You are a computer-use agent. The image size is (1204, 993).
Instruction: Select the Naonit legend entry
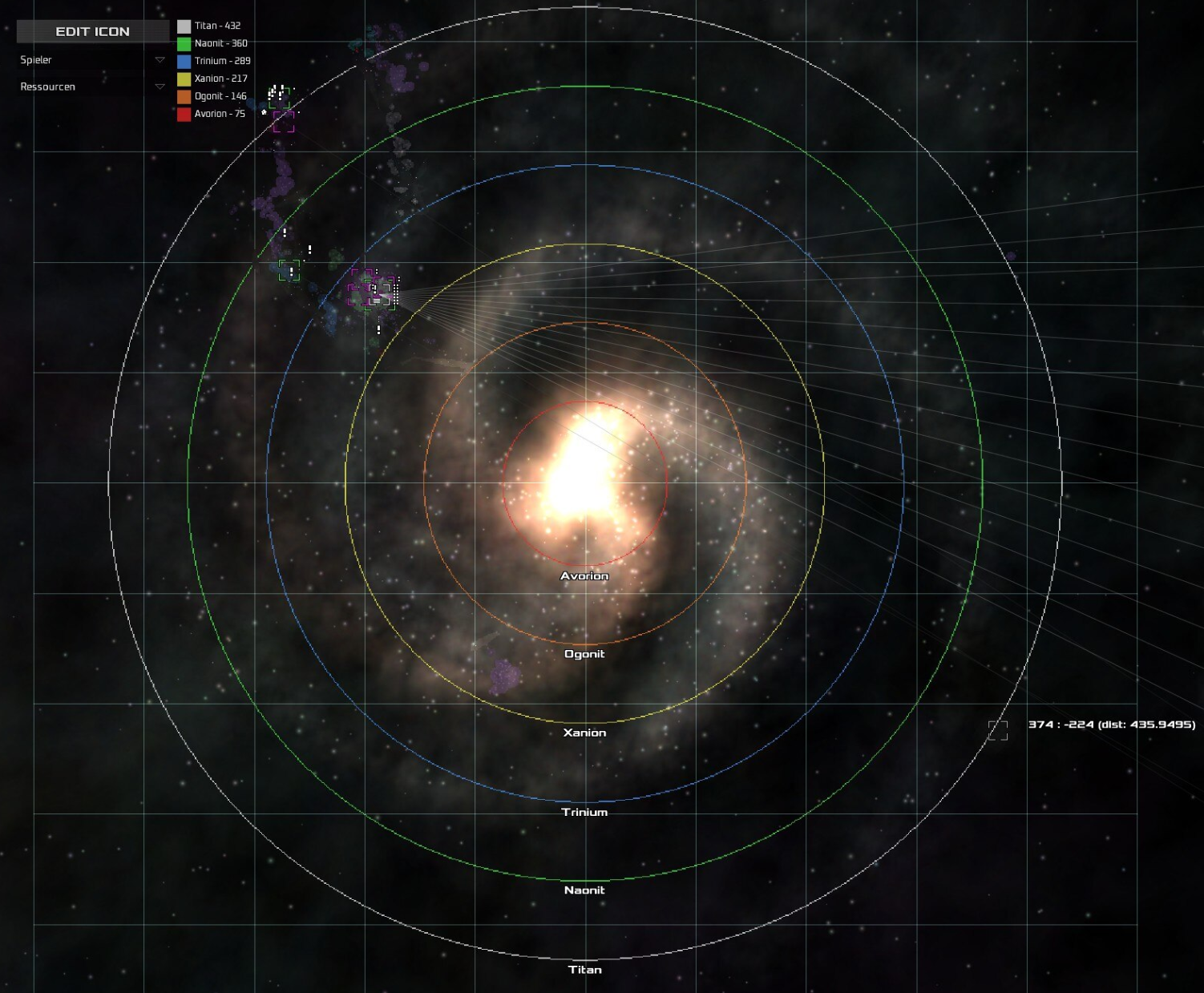[x=212, y=43]
